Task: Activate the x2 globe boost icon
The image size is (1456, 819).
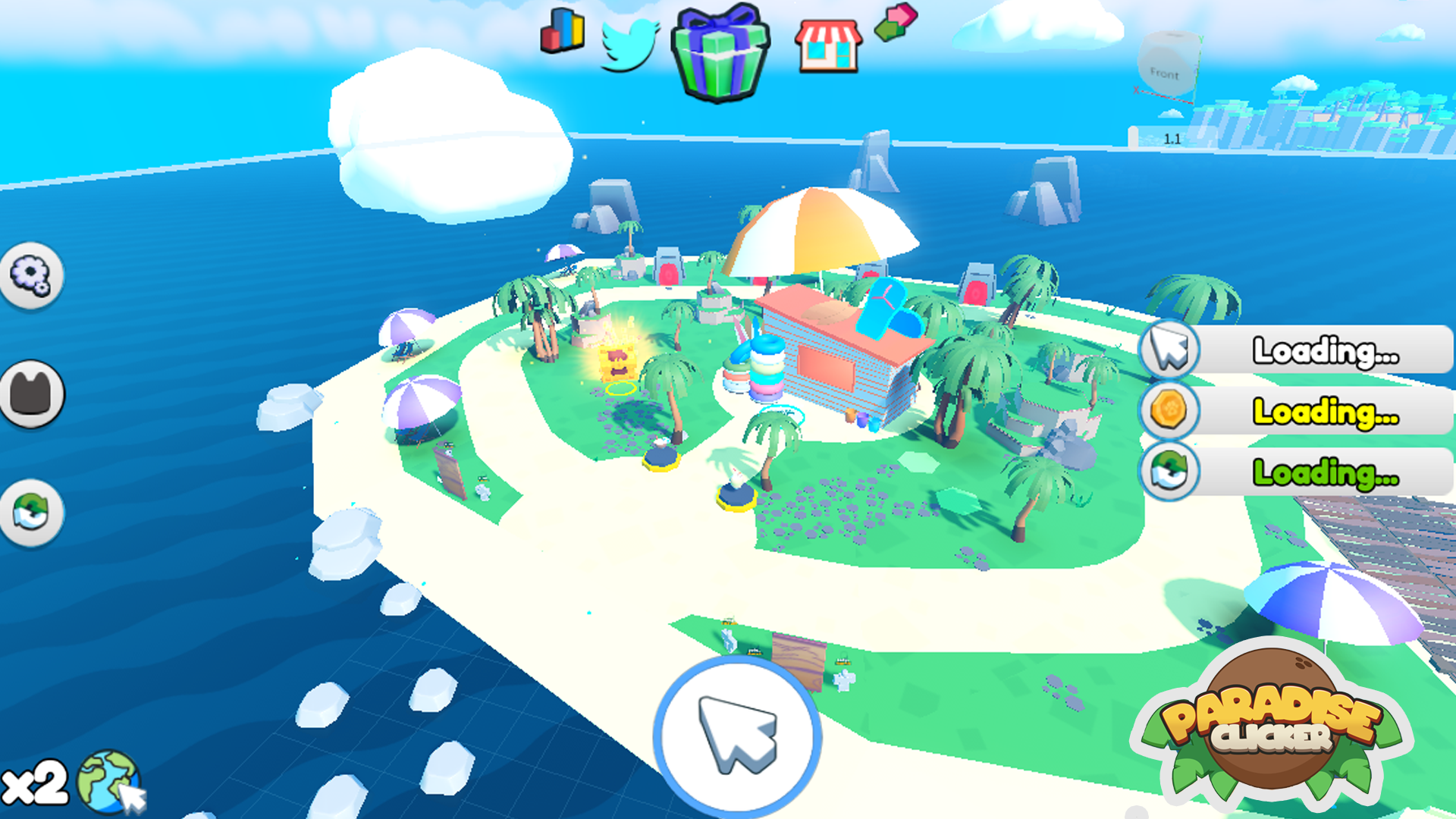Action: coord(110,781)
